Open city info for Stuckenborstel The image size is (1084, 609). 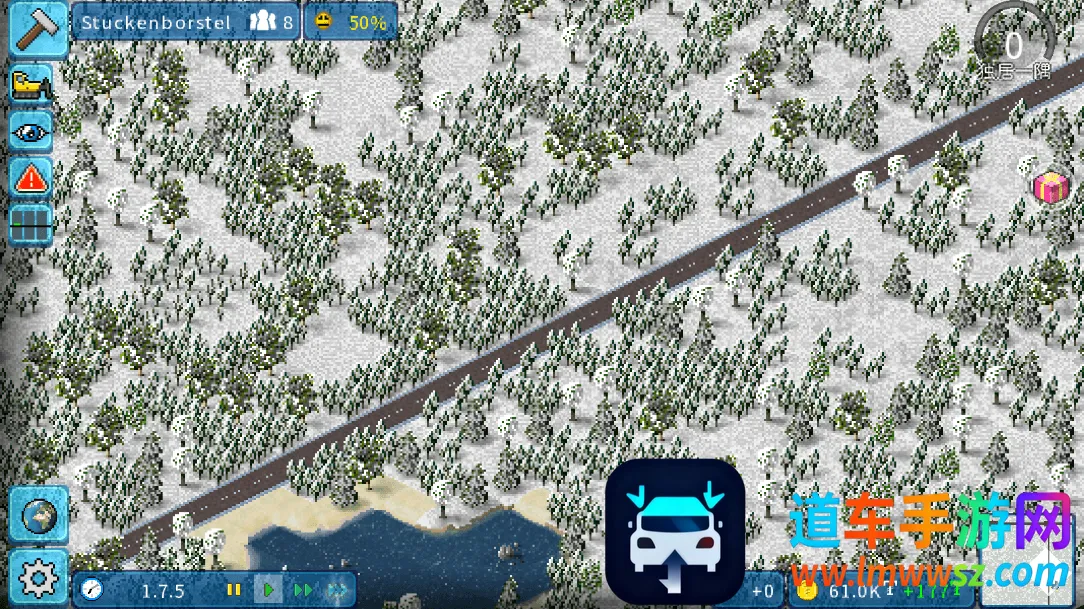click(185, 22)
